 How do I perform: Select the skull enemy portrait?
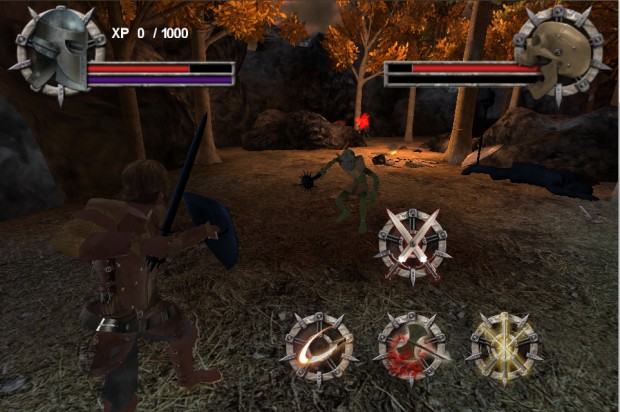[x=555, y=51]
